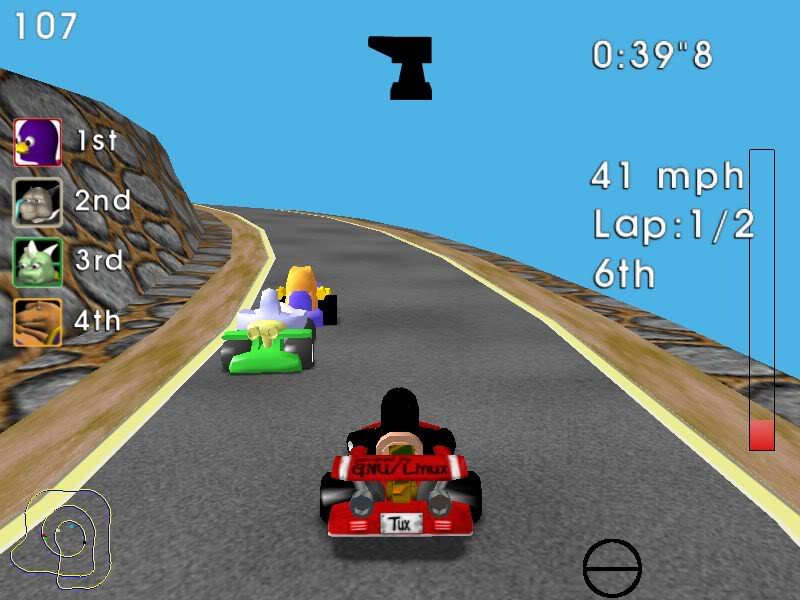Screen dimensions: 800x600
Task: Choose the green spiky 3rd place portrait
Action: (x=38, y=262)
